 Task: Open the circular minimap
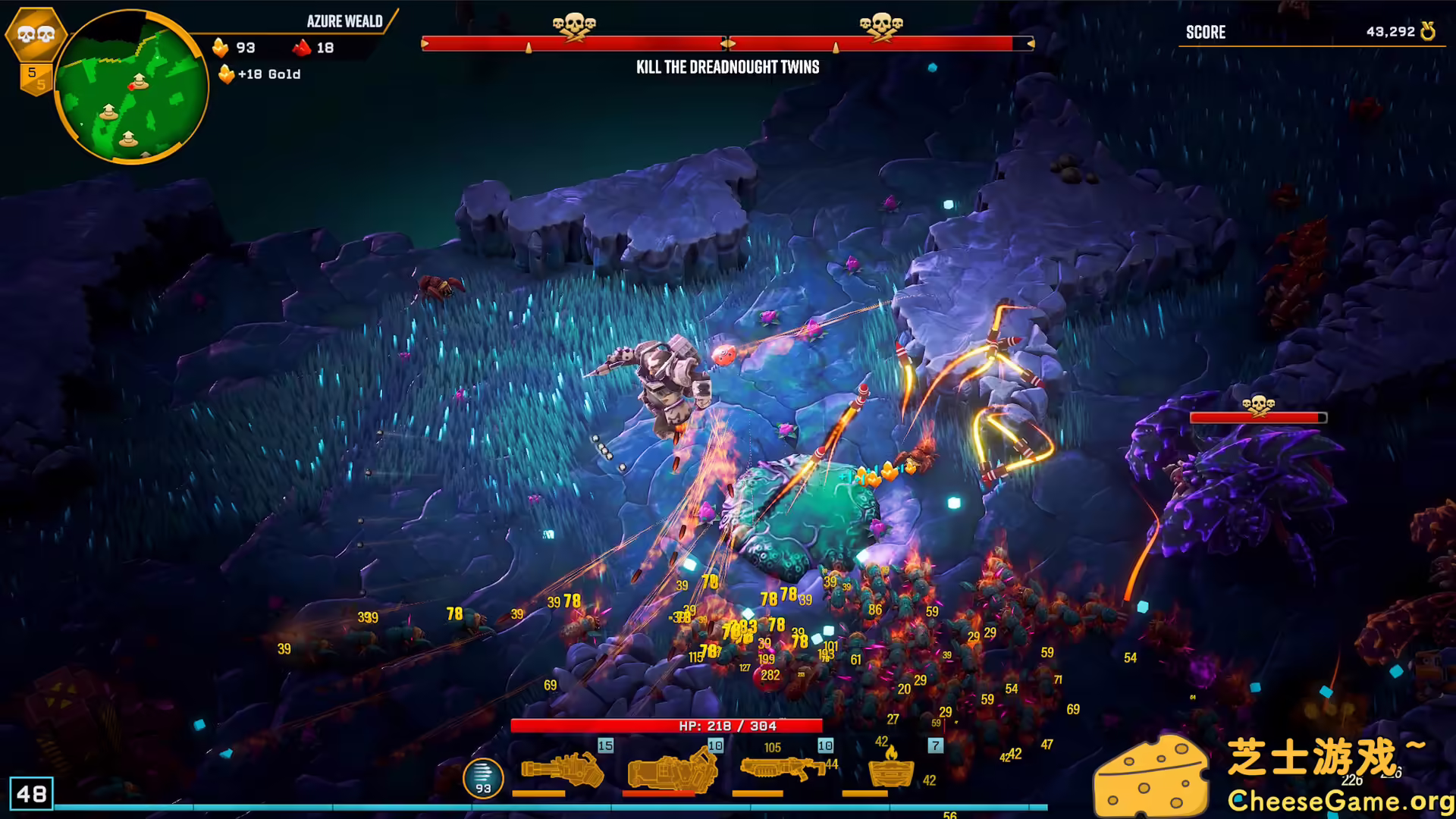pyautogui.click(x=130, y=86)
